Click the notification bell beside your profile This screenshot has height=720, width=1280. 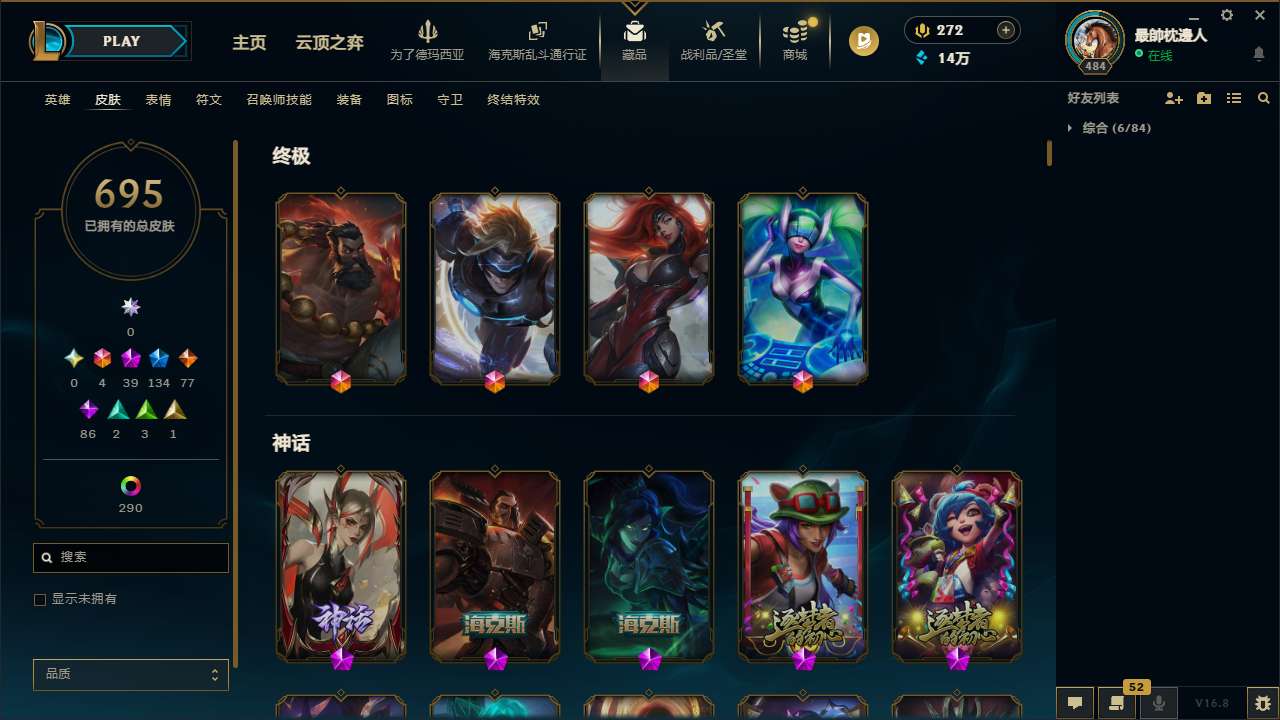coord(1258,54)
